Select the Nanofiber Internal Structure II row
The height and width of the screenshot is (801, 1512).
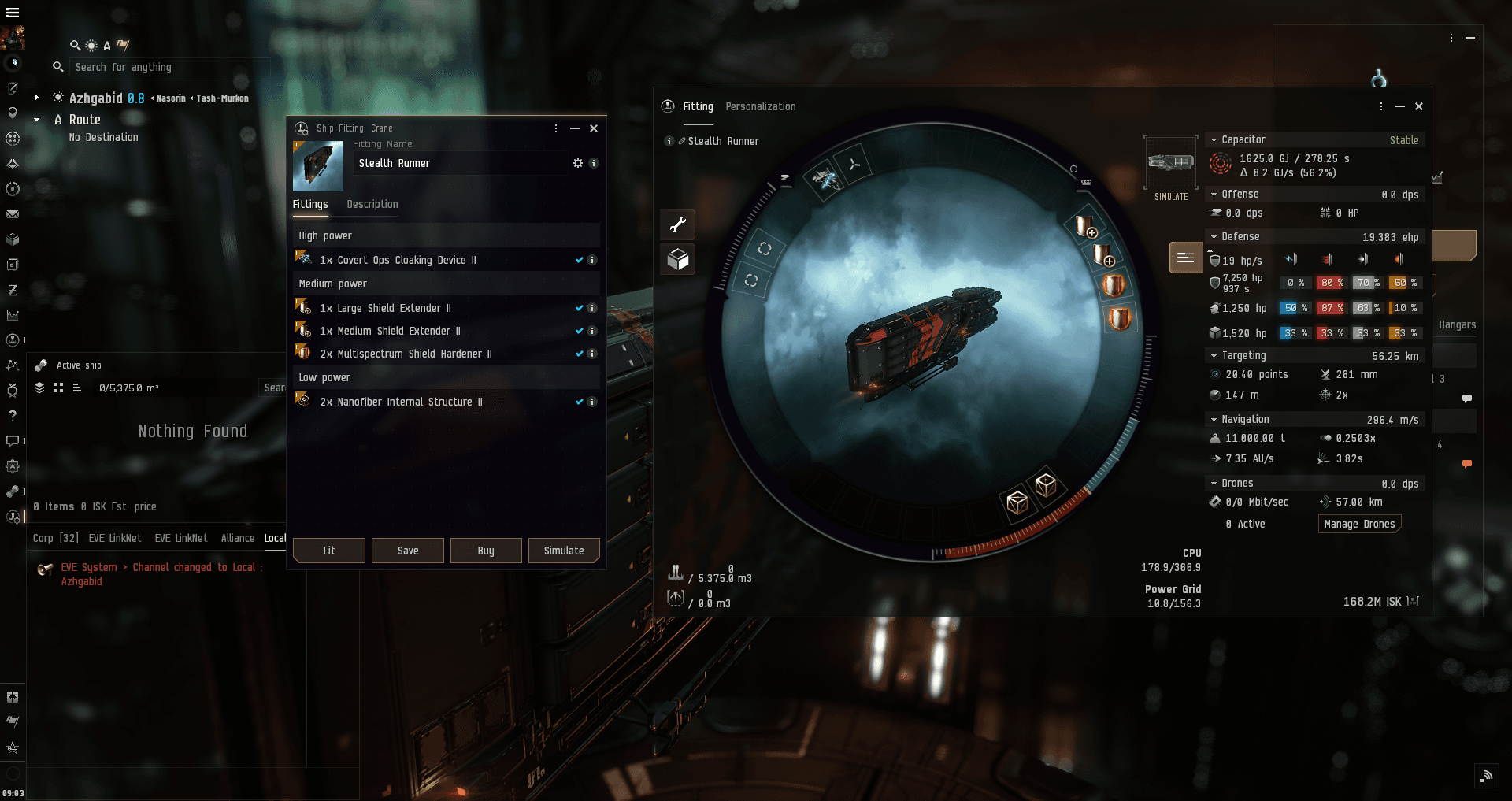click(x=401, y=402)
